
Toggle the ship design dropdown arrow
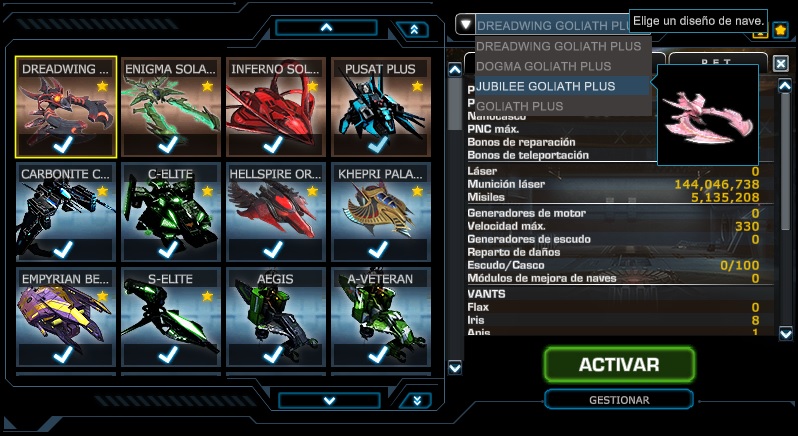465,24
